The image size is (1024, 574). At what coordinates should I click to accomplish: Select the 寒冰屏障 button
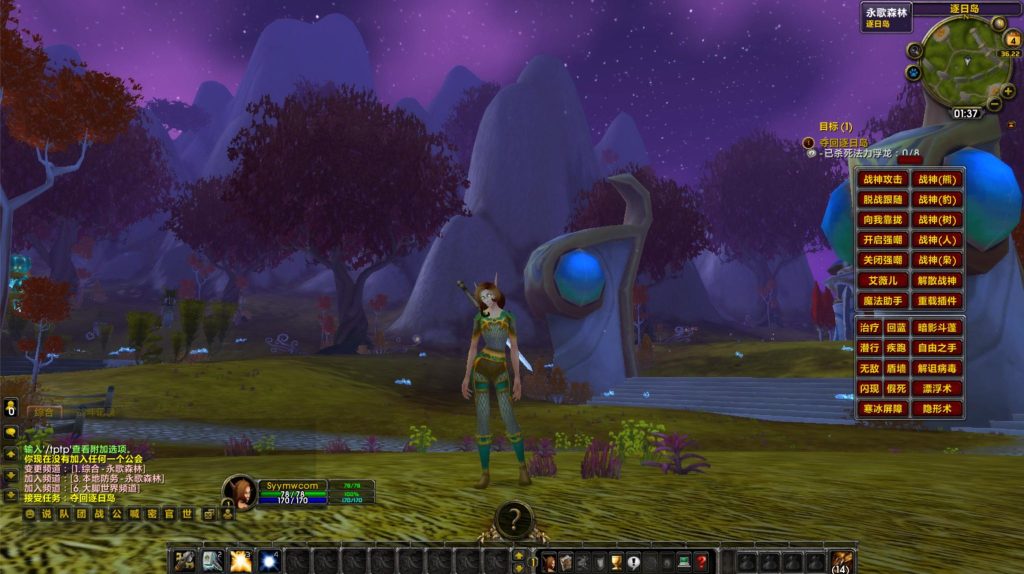(883, 408)
